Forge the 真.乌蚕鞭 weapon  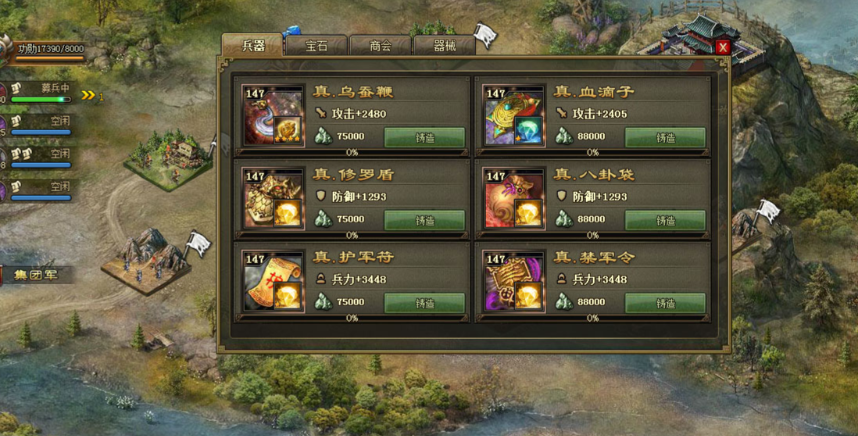[x=424, y=137]
